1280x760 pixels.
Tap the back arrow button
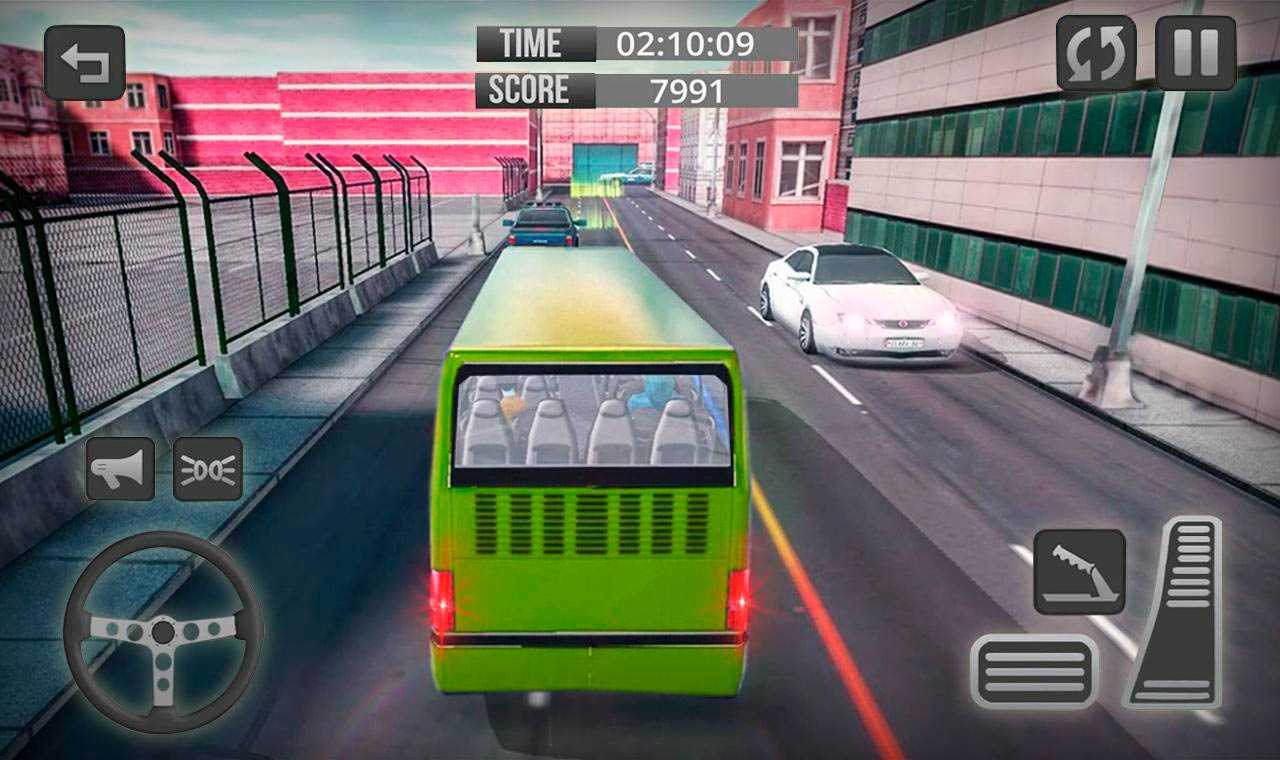click(84, 62)
